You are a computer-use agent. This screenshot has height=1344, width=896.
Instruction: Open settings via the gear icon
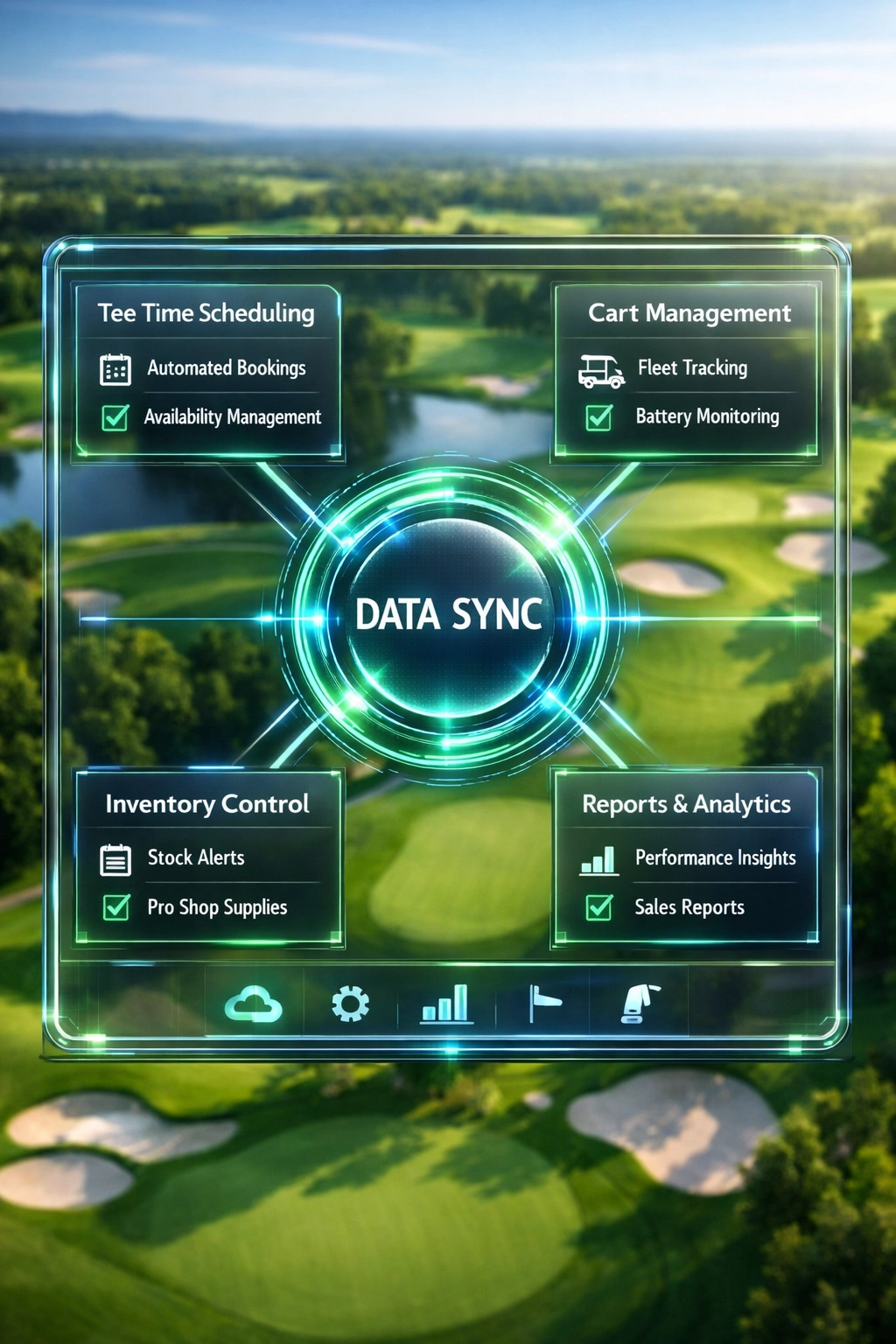click(350, 1004)
